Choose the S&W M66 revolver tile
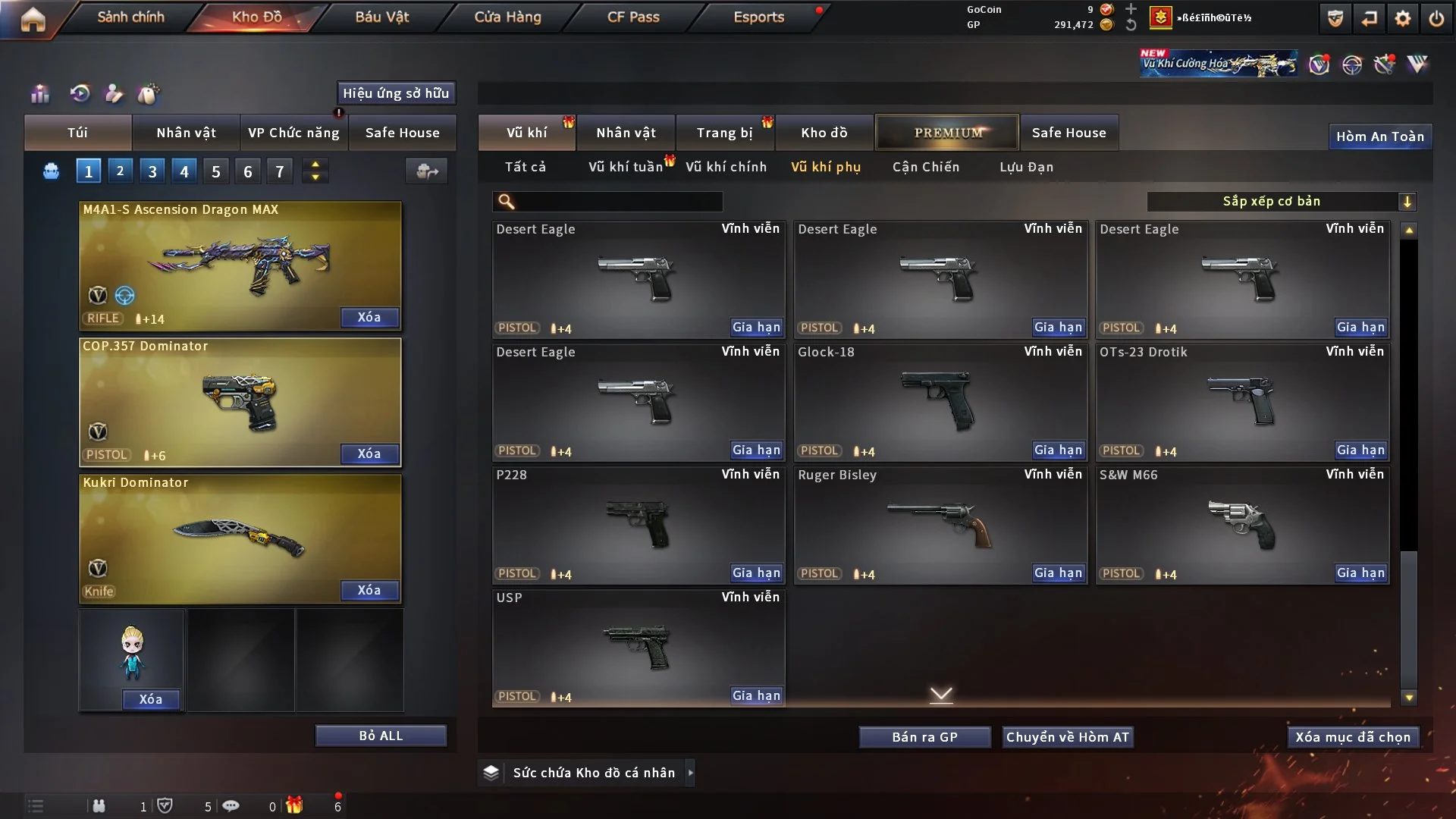This screenshot has width=1456, height=819. click(1241, 525)
